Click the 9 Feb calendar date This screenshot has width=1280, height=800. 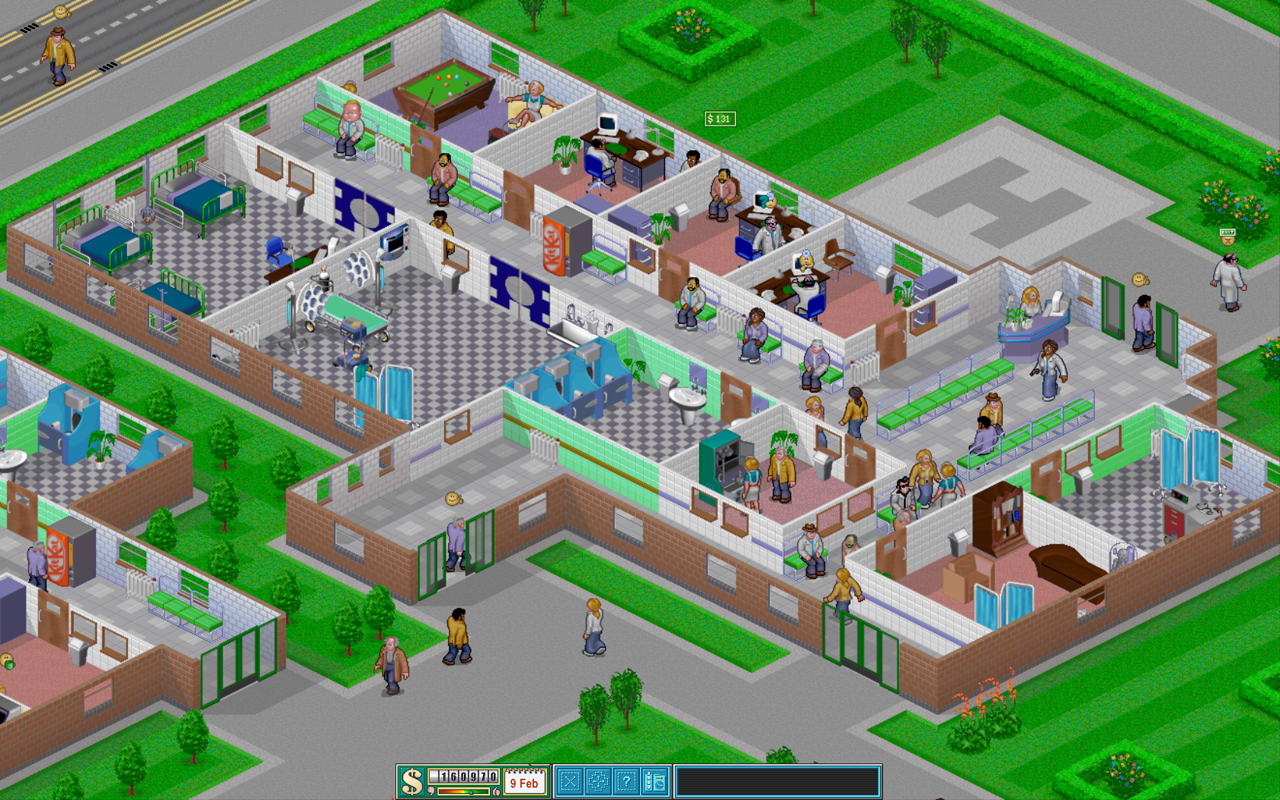(x=526, y=783)
